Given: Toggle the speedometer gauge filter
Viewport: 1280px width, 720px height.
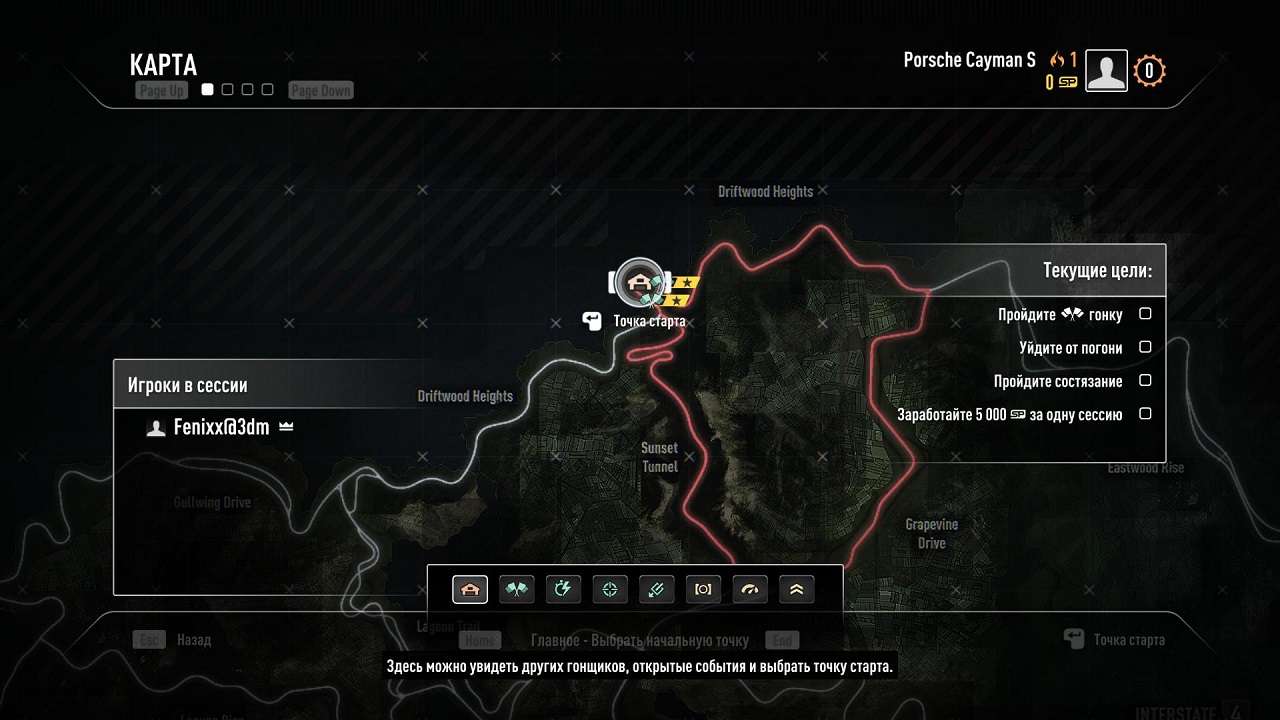Looking at the screenshot, I should tap(750, 590).
